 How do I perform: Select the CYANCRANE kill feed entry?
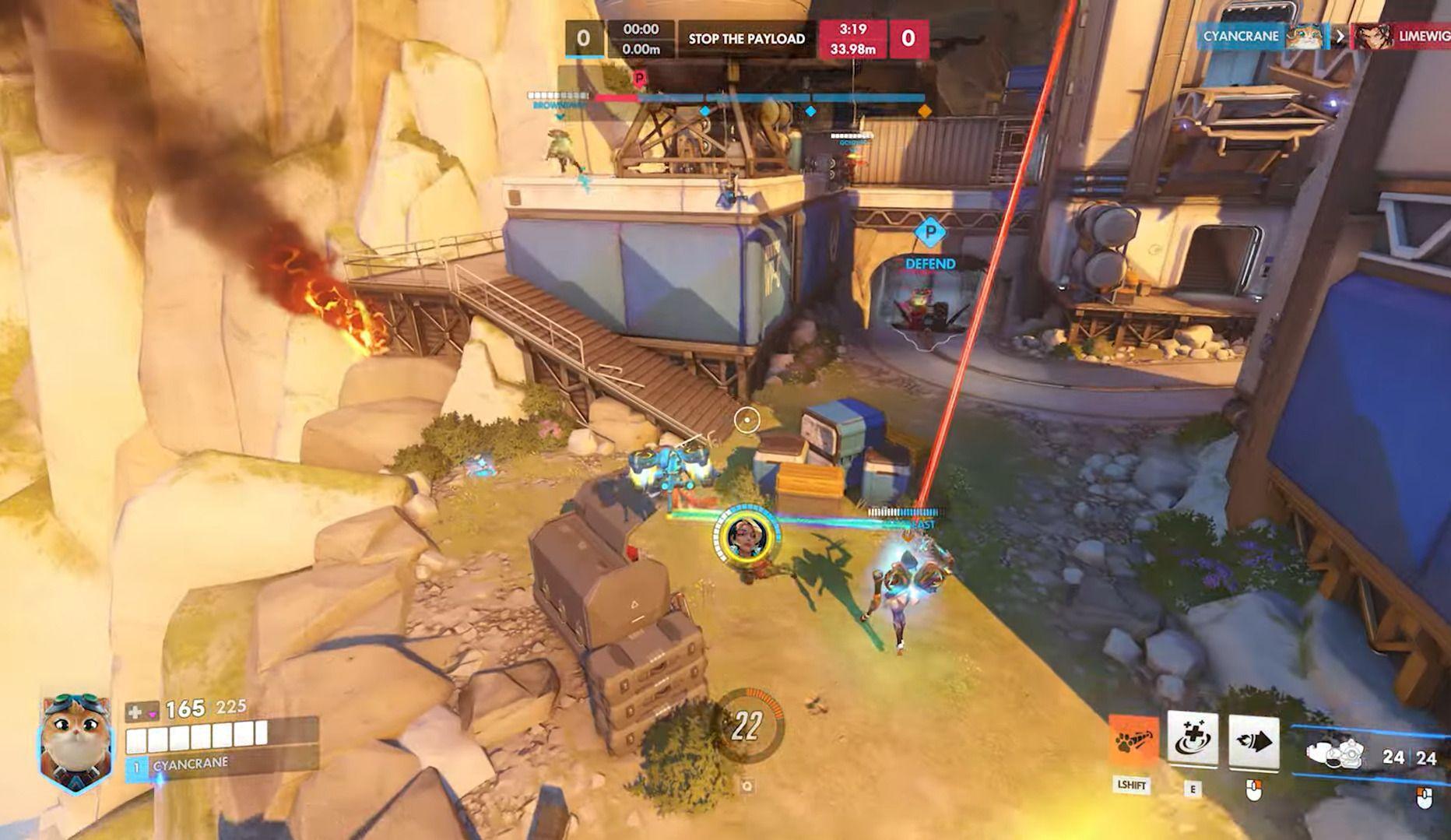tap(1260, 36)
